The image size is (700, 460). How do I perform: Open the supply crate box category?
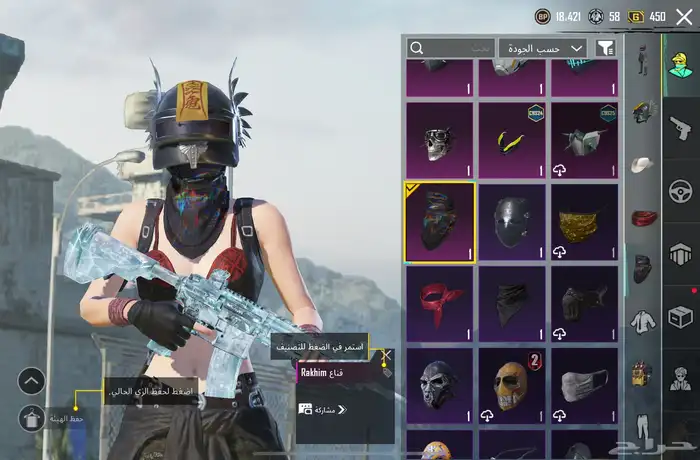[x=681, y=317]
